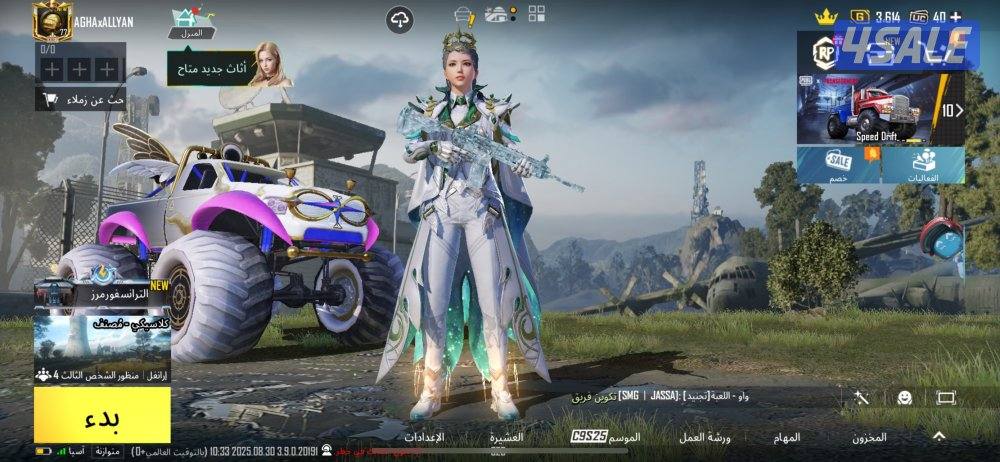The height and width of the screenshot is (462, 1000).
Task: Open the cloud download icon
Action: [400, 18]
